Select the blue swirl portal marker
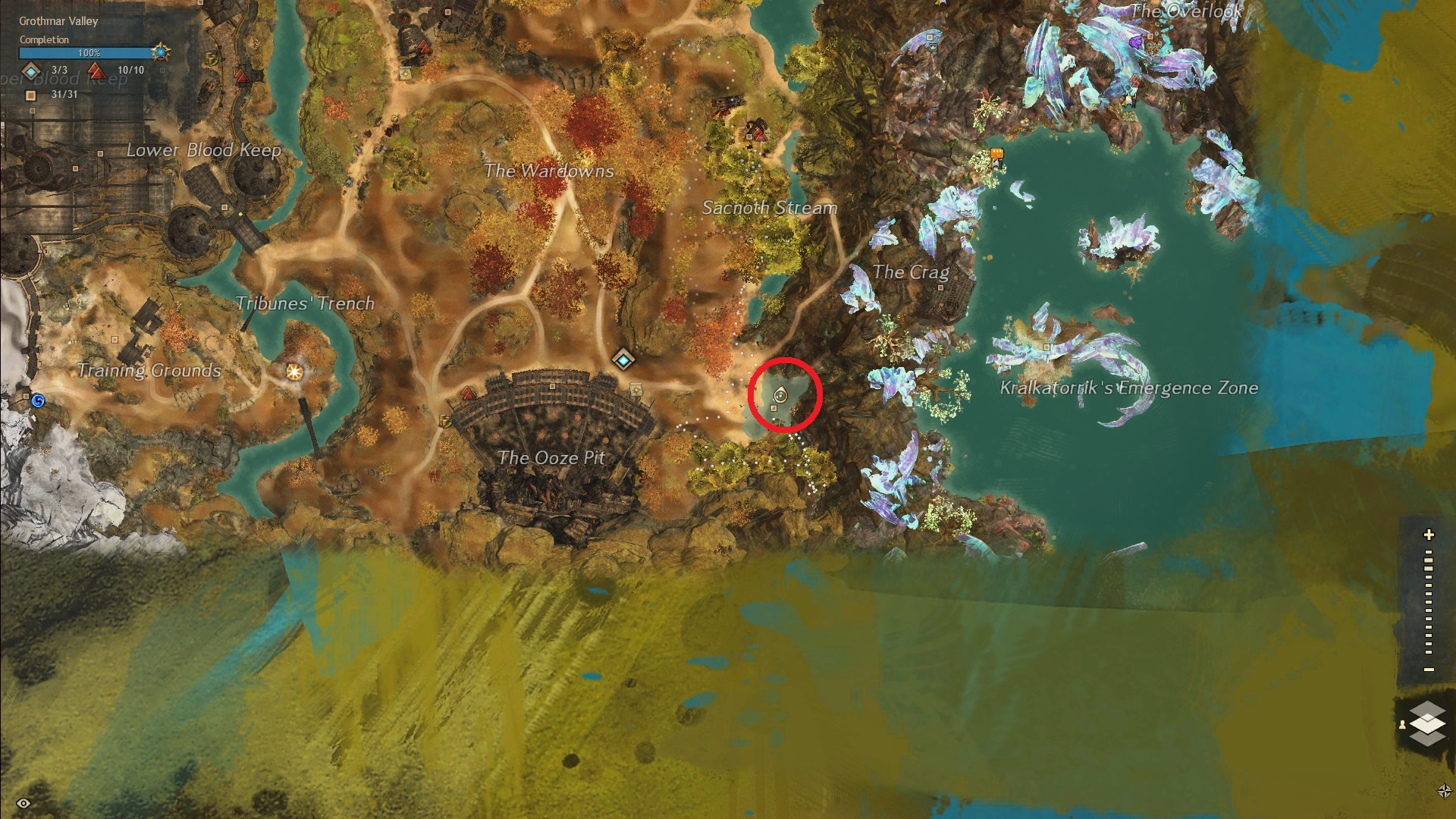This screenshot has width=1456, height=819. [37, 400]
